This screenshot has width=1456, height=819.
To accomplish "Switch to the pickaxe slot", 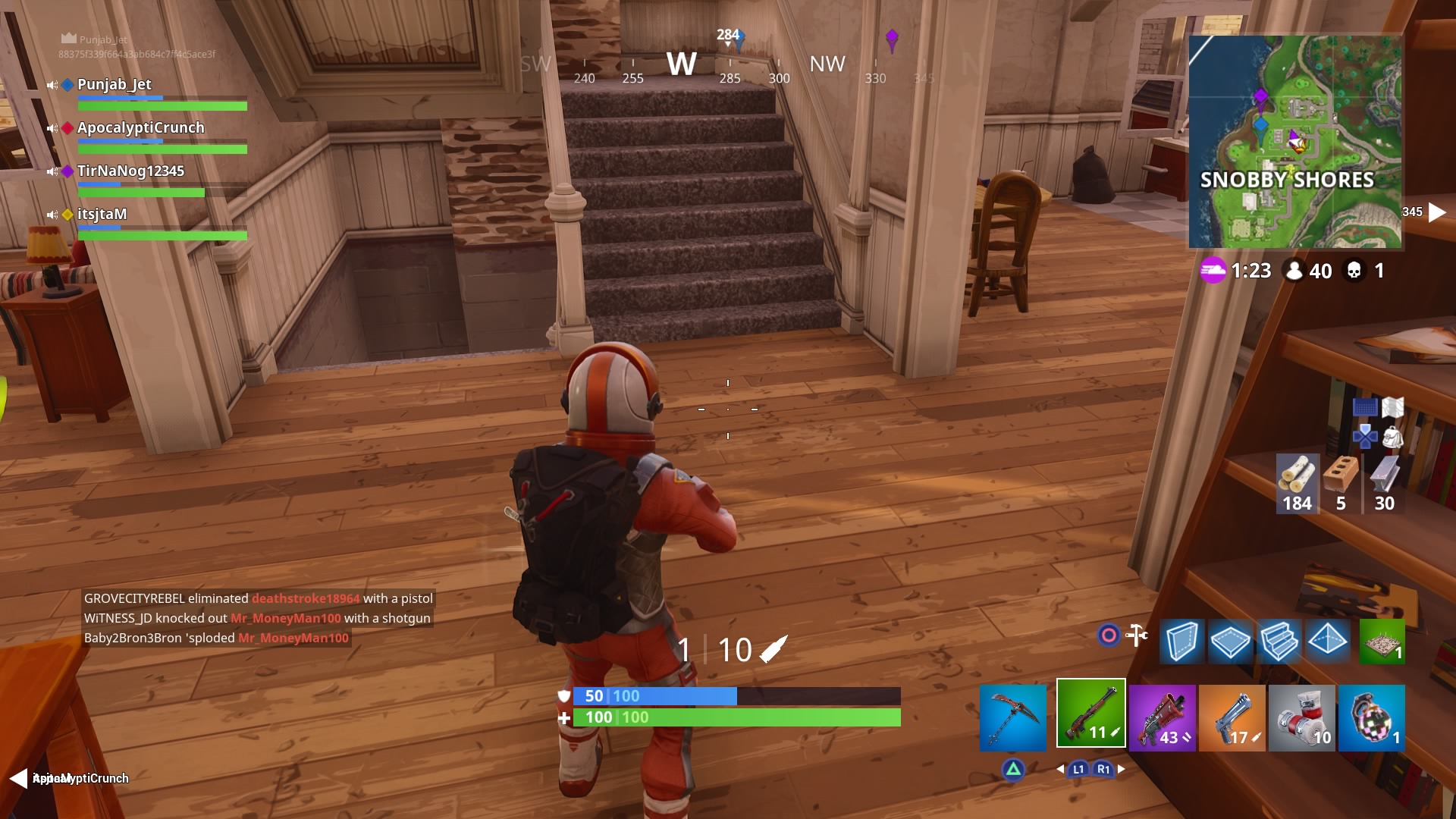I will (x=1012, y=717).
